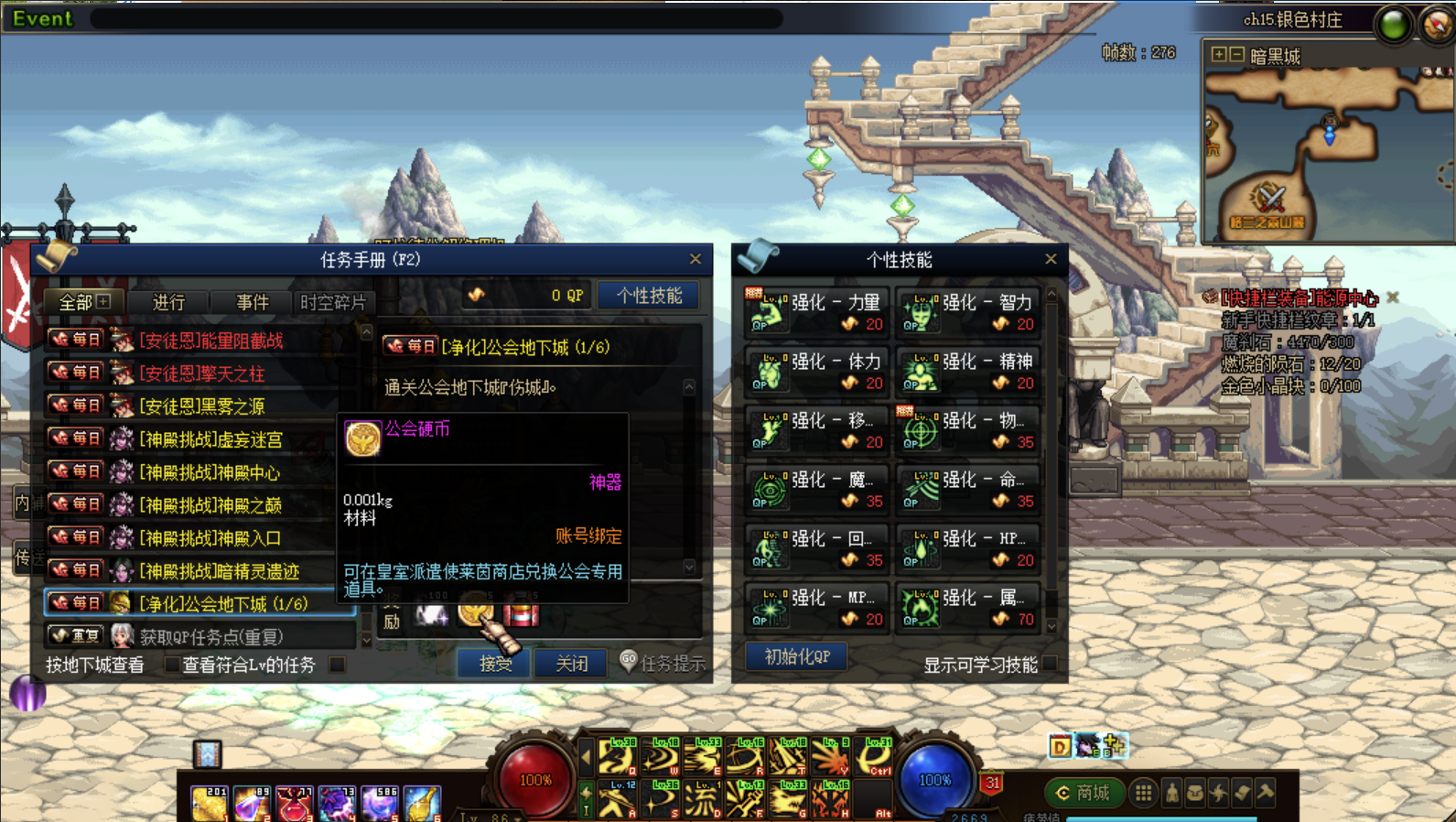
Task: Switch to the 进行 quest tab
Action: [168, 302]
